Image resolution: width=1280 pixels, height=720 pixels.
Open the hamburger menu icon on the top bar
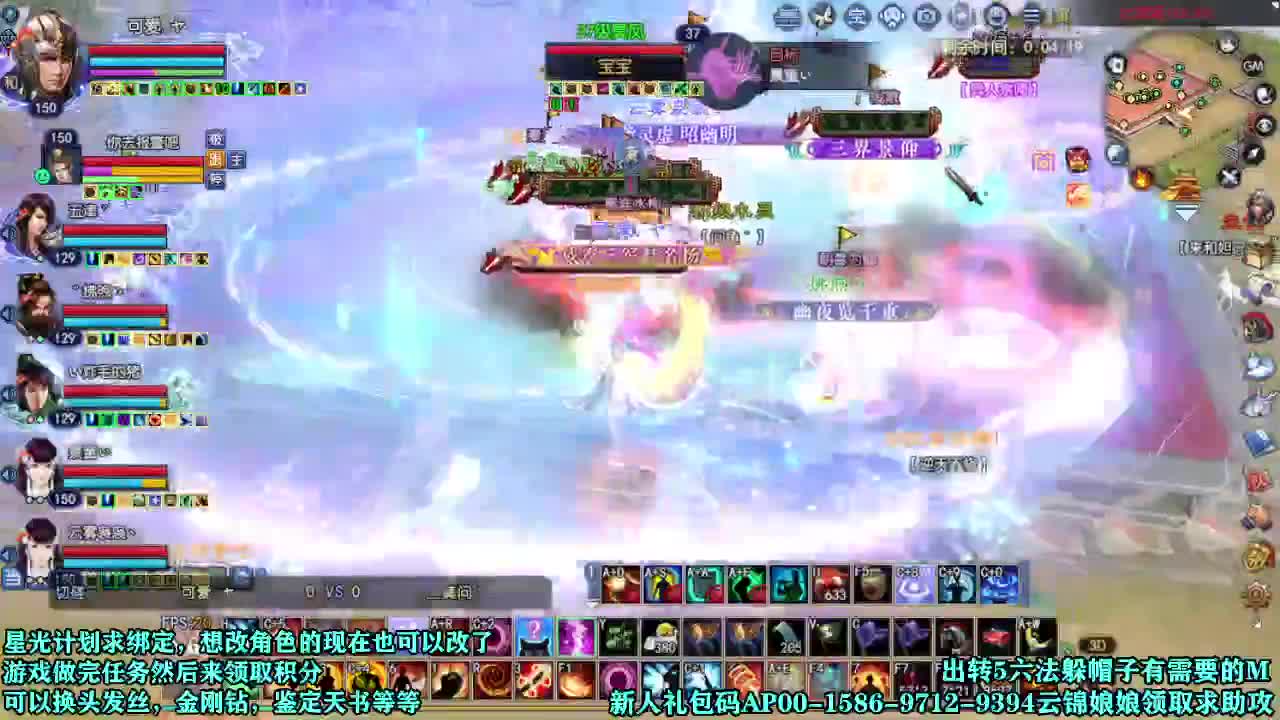[x=1031, y=16]
